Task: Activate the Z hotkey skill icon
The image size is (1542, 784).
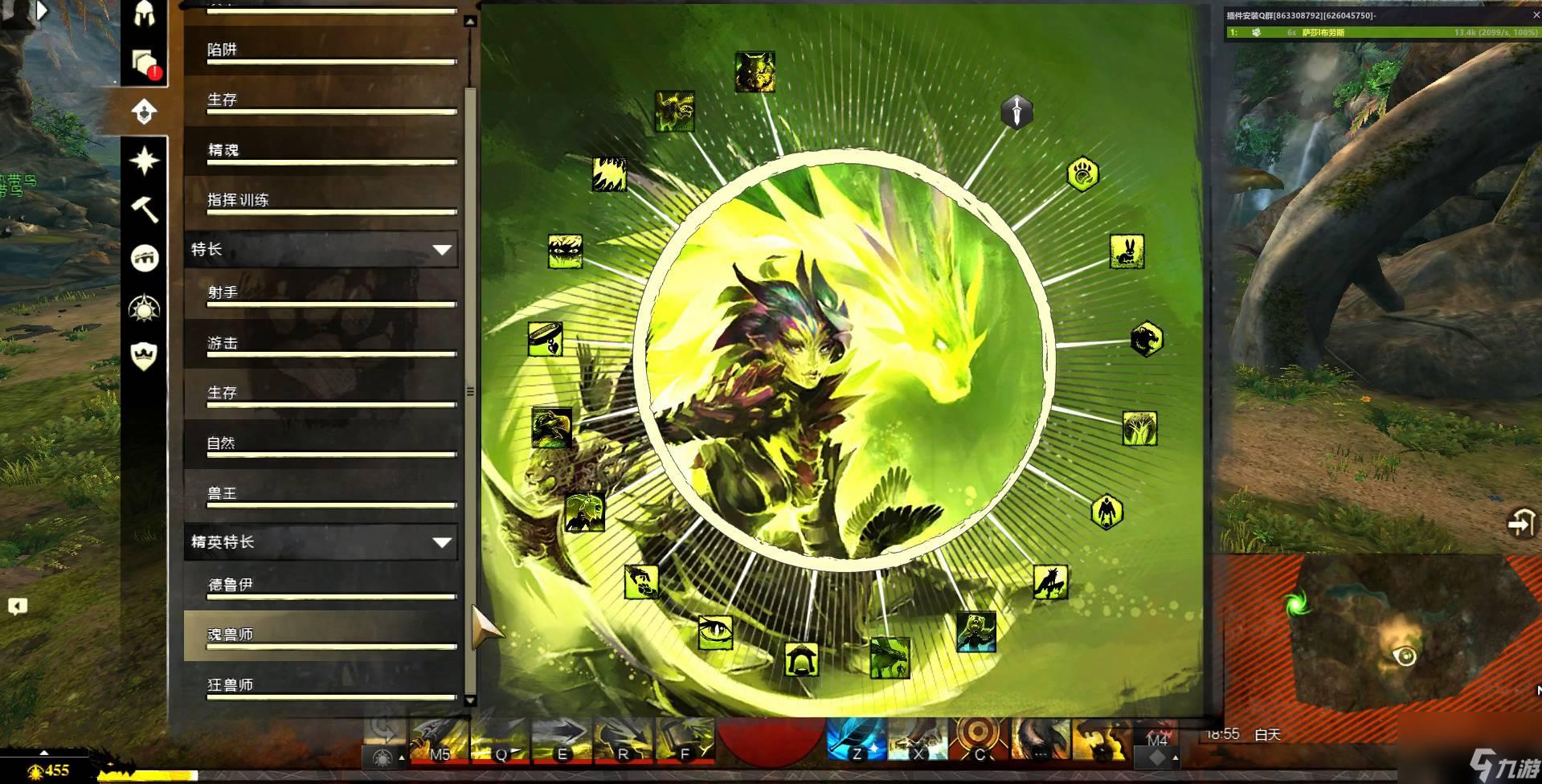Action: (856, 739)
